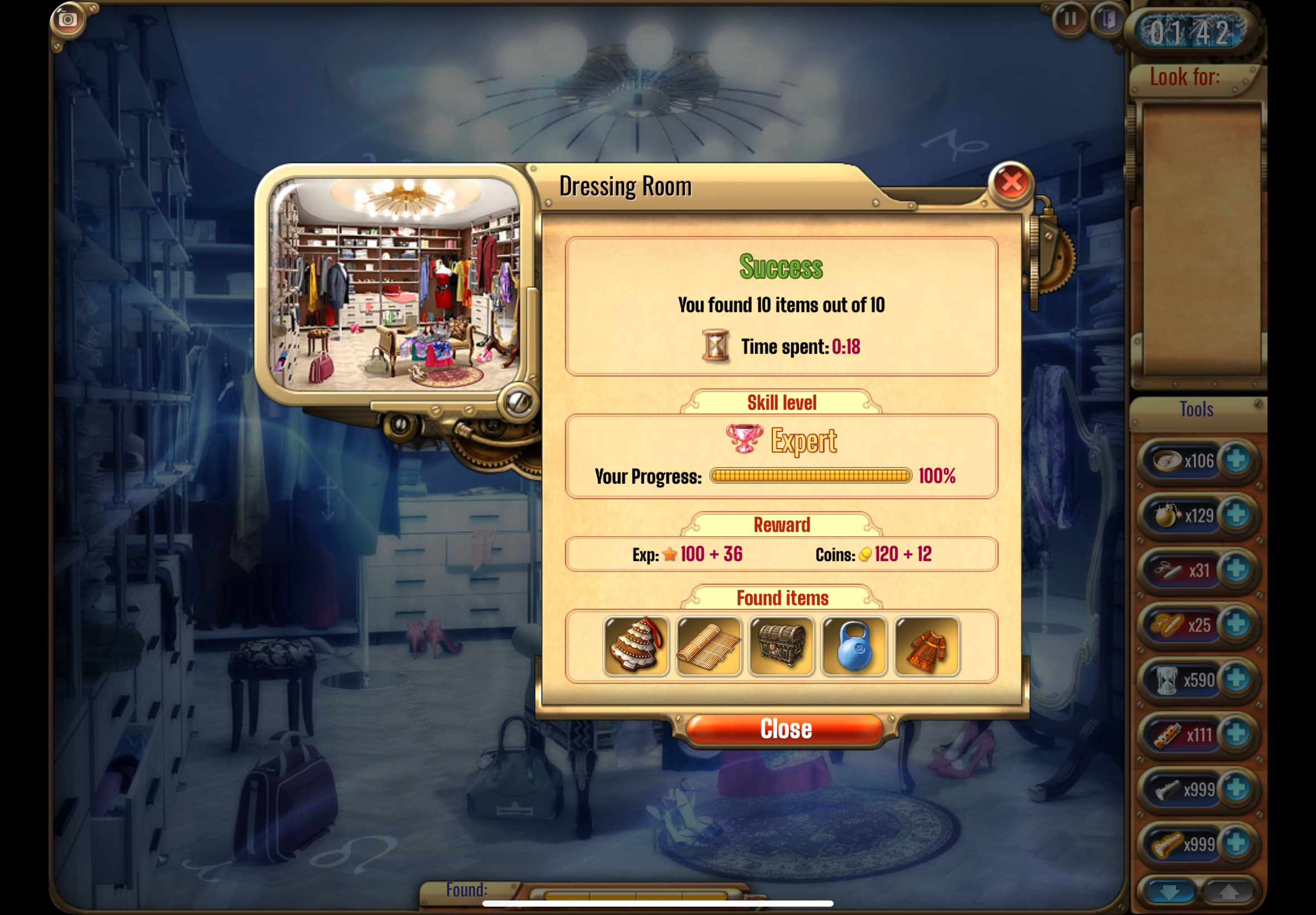
Task: Exit the room using the door icon
Action: [1108, 20]
